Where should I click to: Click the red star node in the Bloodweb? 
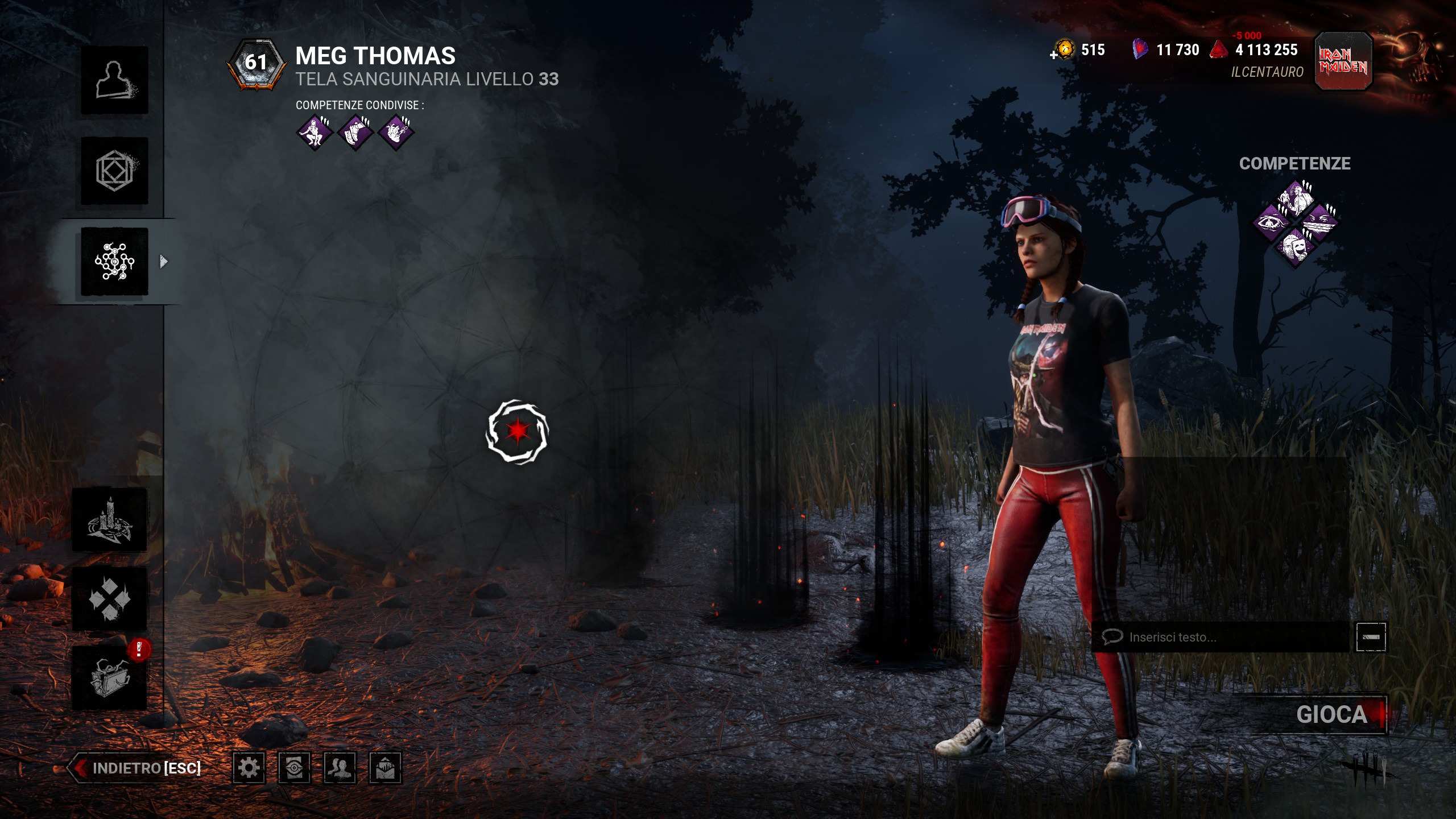[517, 432]
